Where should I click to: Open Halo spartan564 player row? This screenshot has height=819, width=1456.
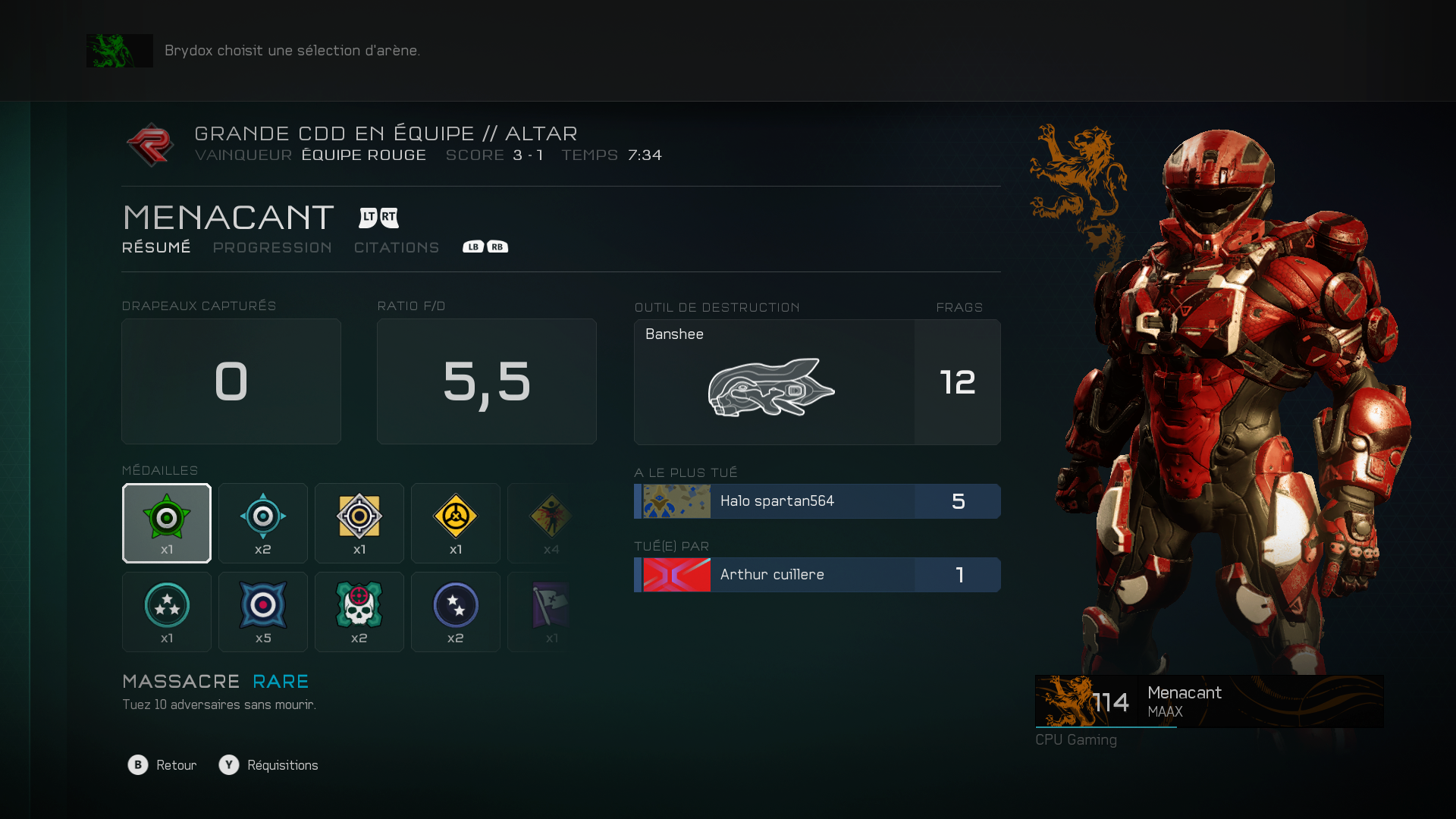(x=817, y=501)
